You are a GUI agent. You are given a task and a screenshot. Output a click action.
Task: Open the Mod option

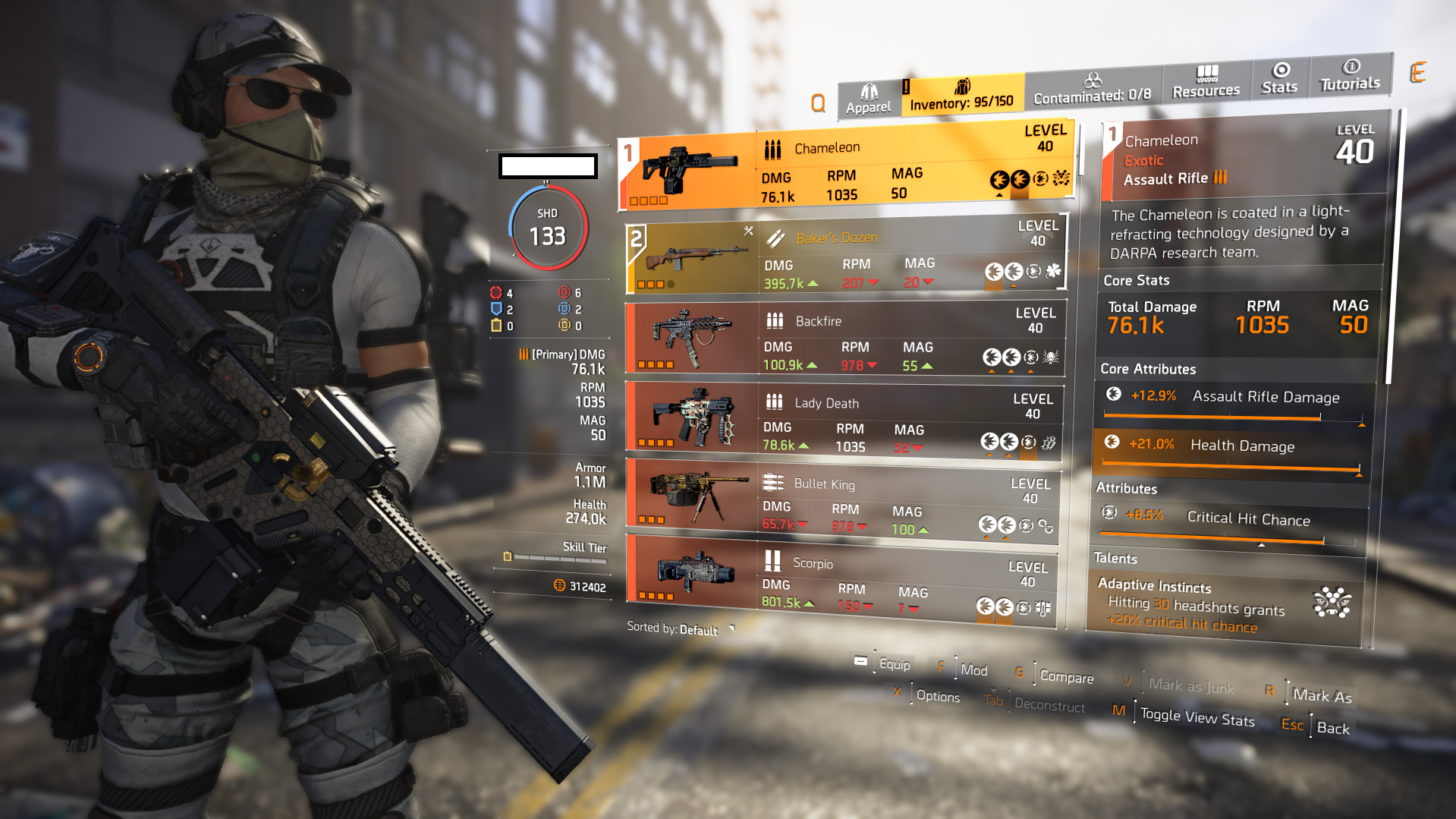click(x=973, y=669)
